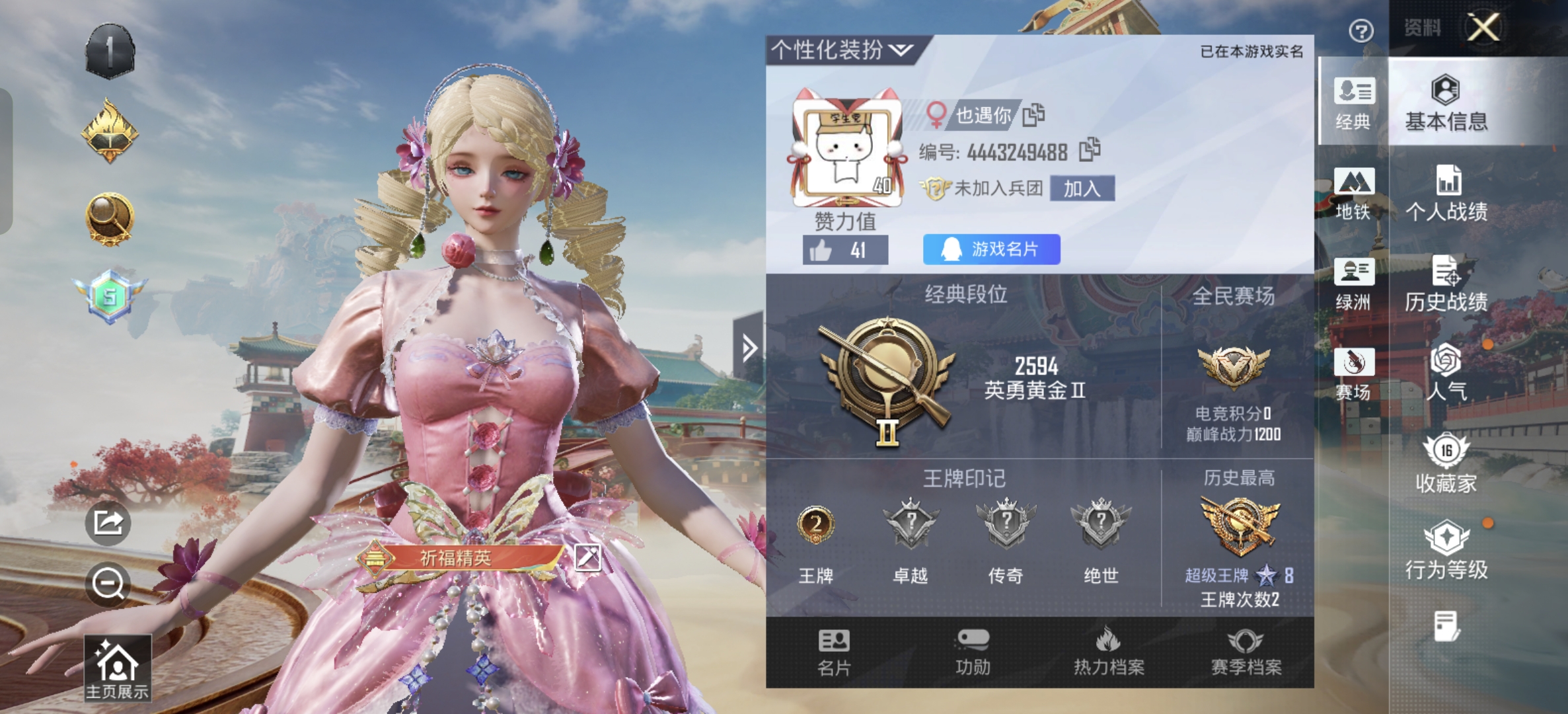Click the 游戏名片 game card button
This screenshot has height=714, width=1568.
[x=990, y=248]
